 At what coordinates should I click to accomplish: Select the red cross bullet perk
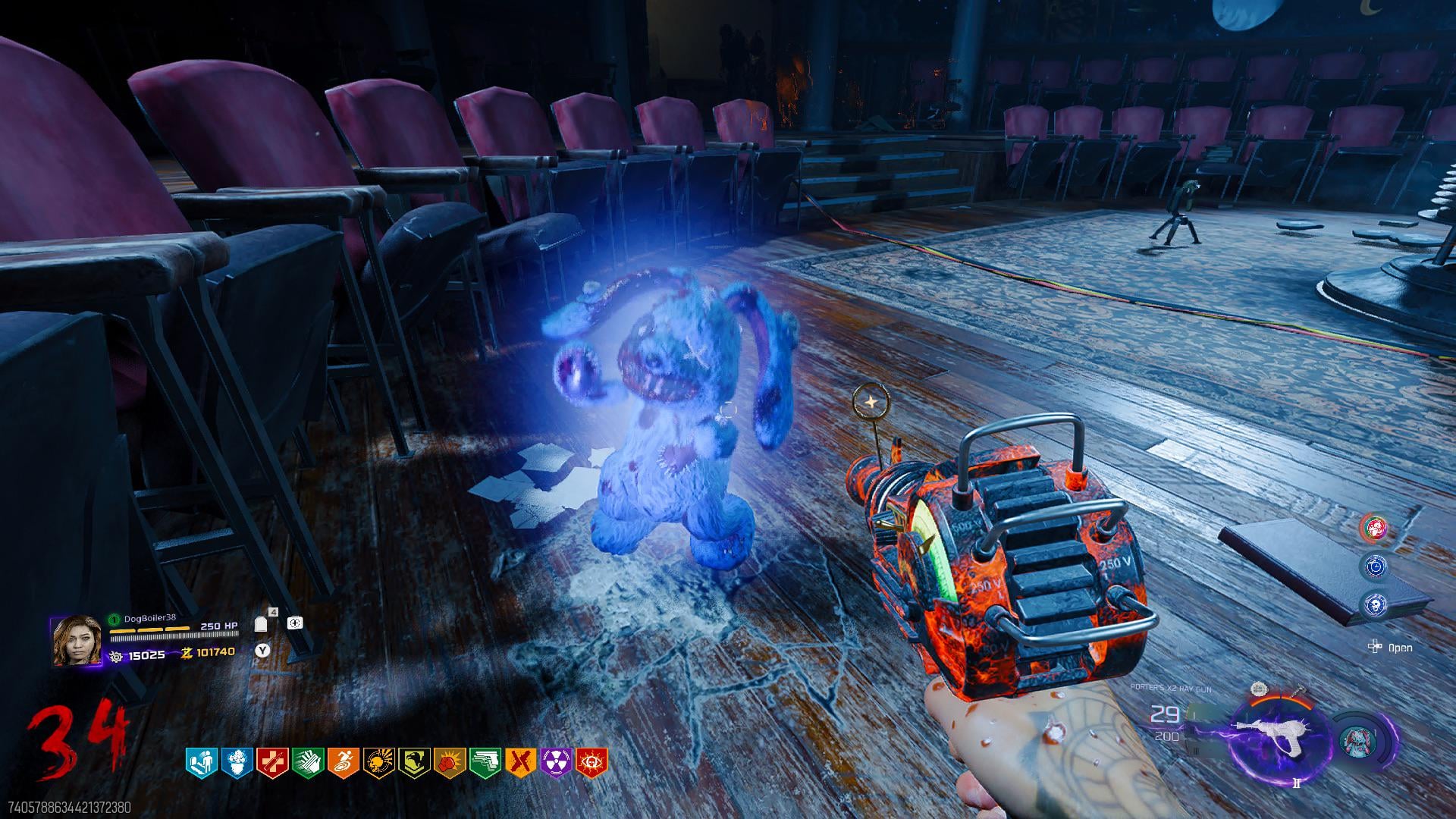[272, 761]
